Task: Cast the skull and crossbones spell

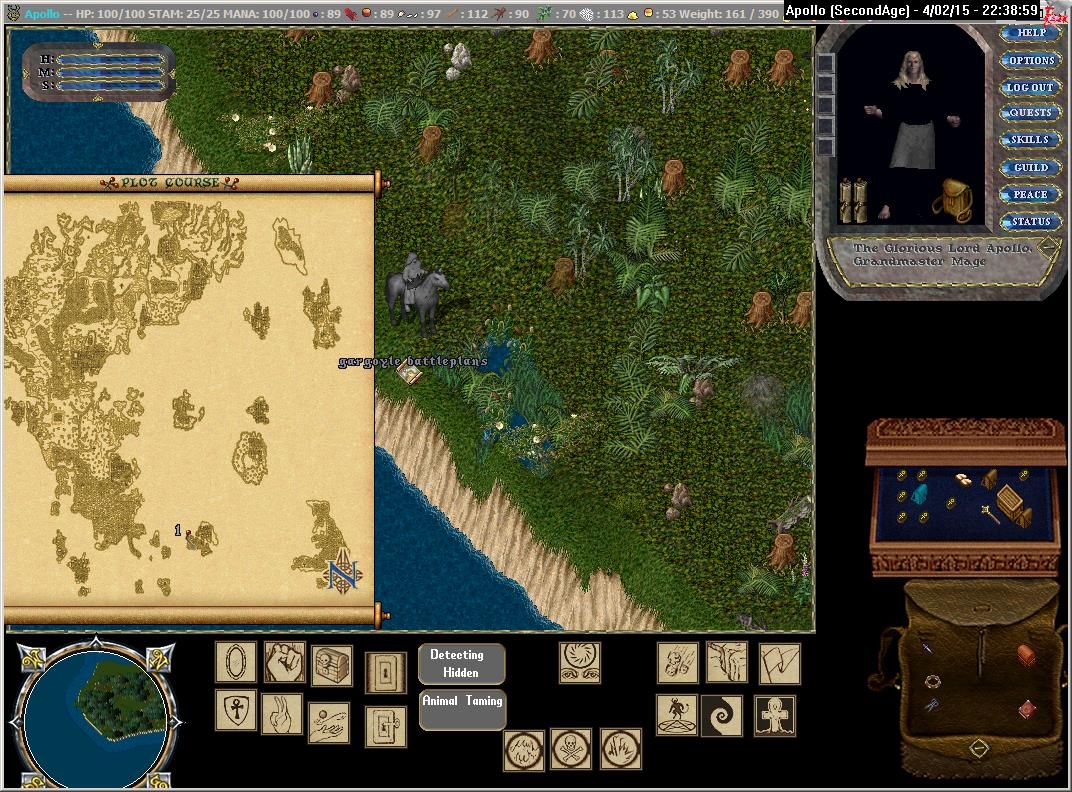Action: click(x=571, y=749)
